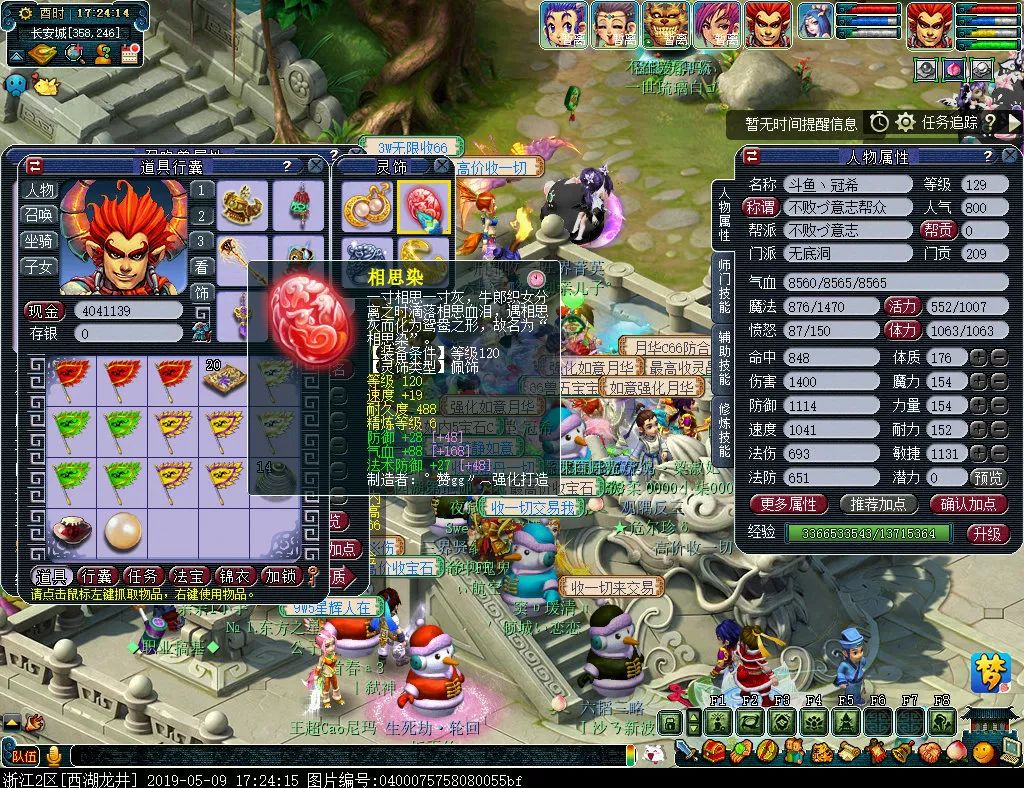Close the 道具行囊 inventory window
The height and width of the screenshot is (788, 1024).
[316, 166]
